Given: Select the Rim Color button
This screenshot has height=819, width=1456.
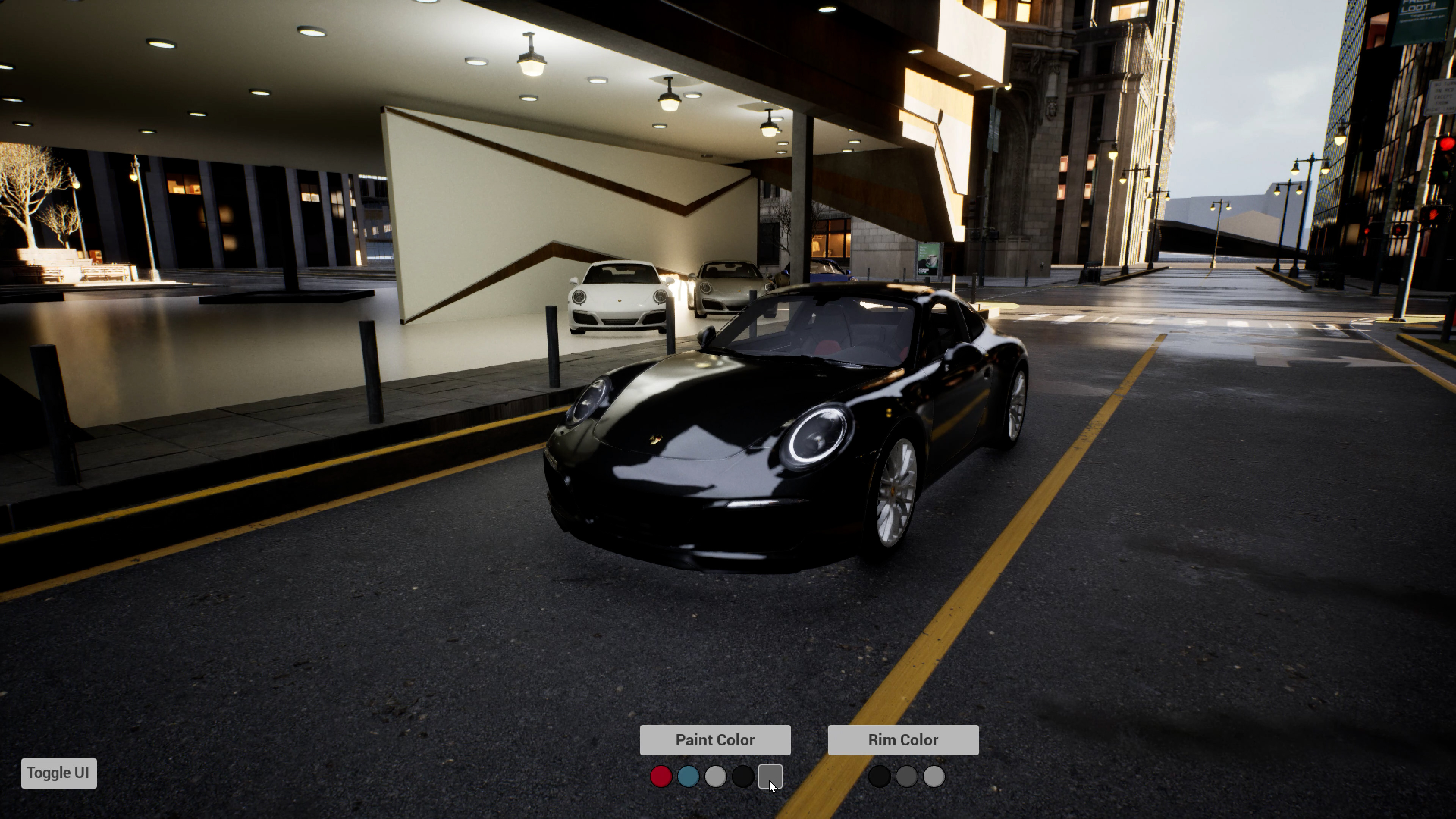Looking at the screenshot, I should pos(903,740).
